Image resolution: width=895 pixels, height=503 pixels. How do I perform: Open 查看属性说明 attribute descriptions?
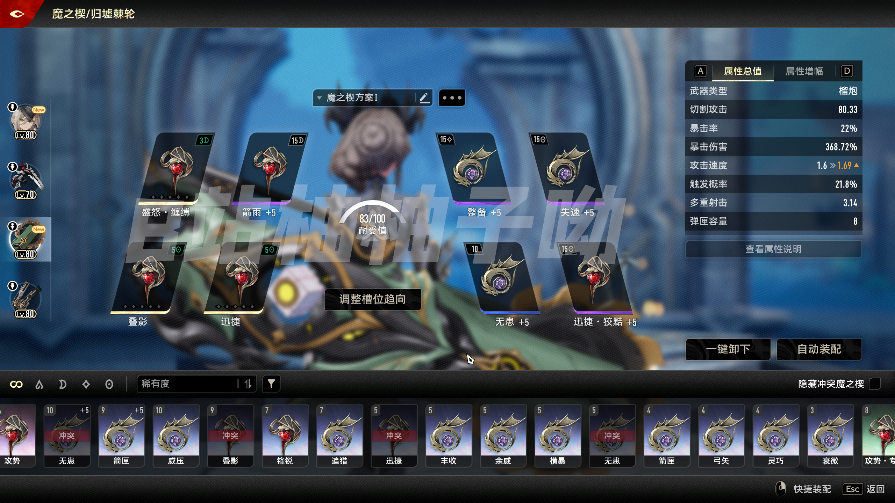point(773,248)
